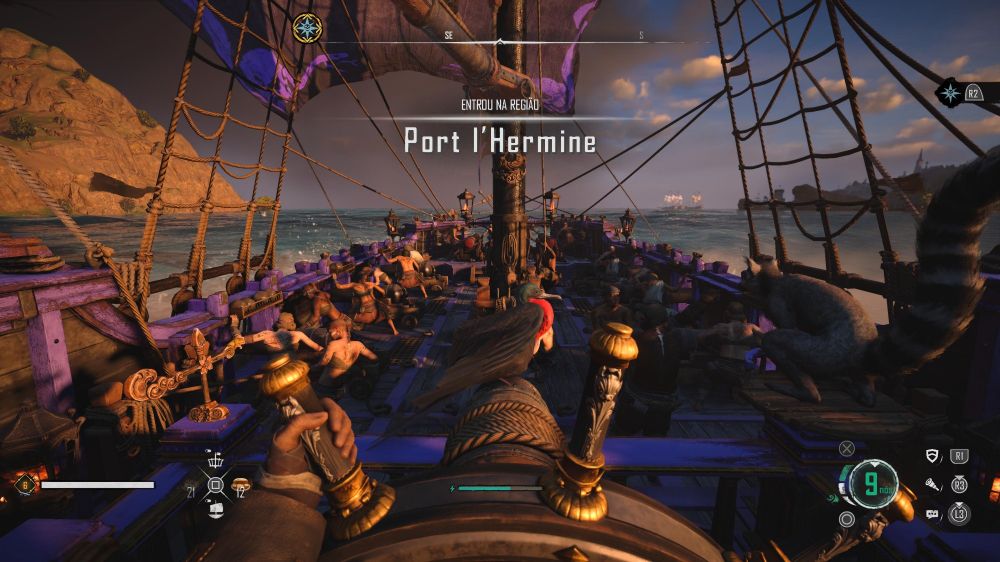Viewport: 1000px width, 562px height.
Task: Click the center of the quick-item wheel
Action: point(216,486)
